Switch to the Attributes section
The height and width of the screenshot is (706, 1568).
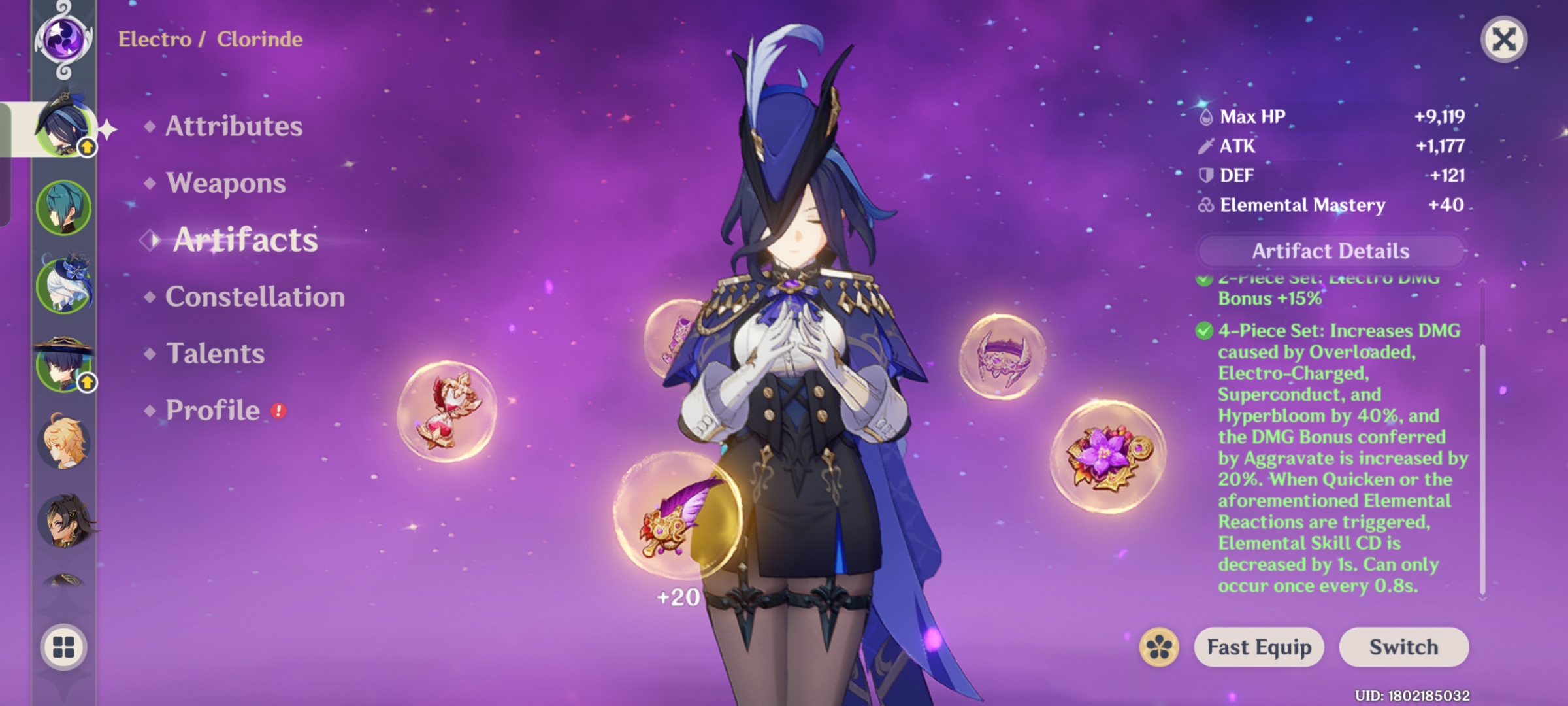coord(233,127)
